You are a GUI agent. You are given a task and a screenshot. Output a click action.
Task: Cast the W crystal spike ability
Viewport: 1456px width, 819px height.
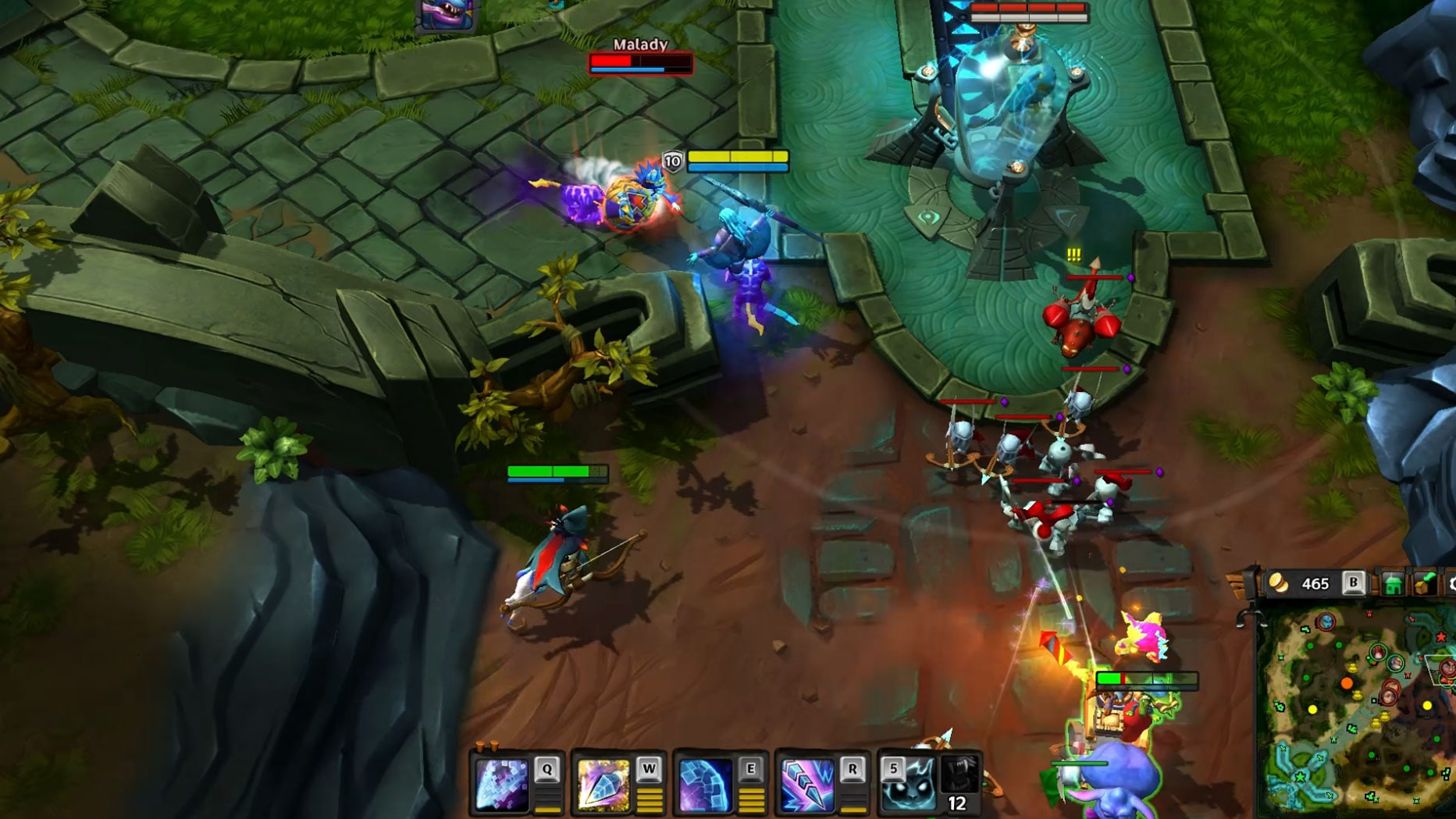pyautogui.click(x=603, y=784)
